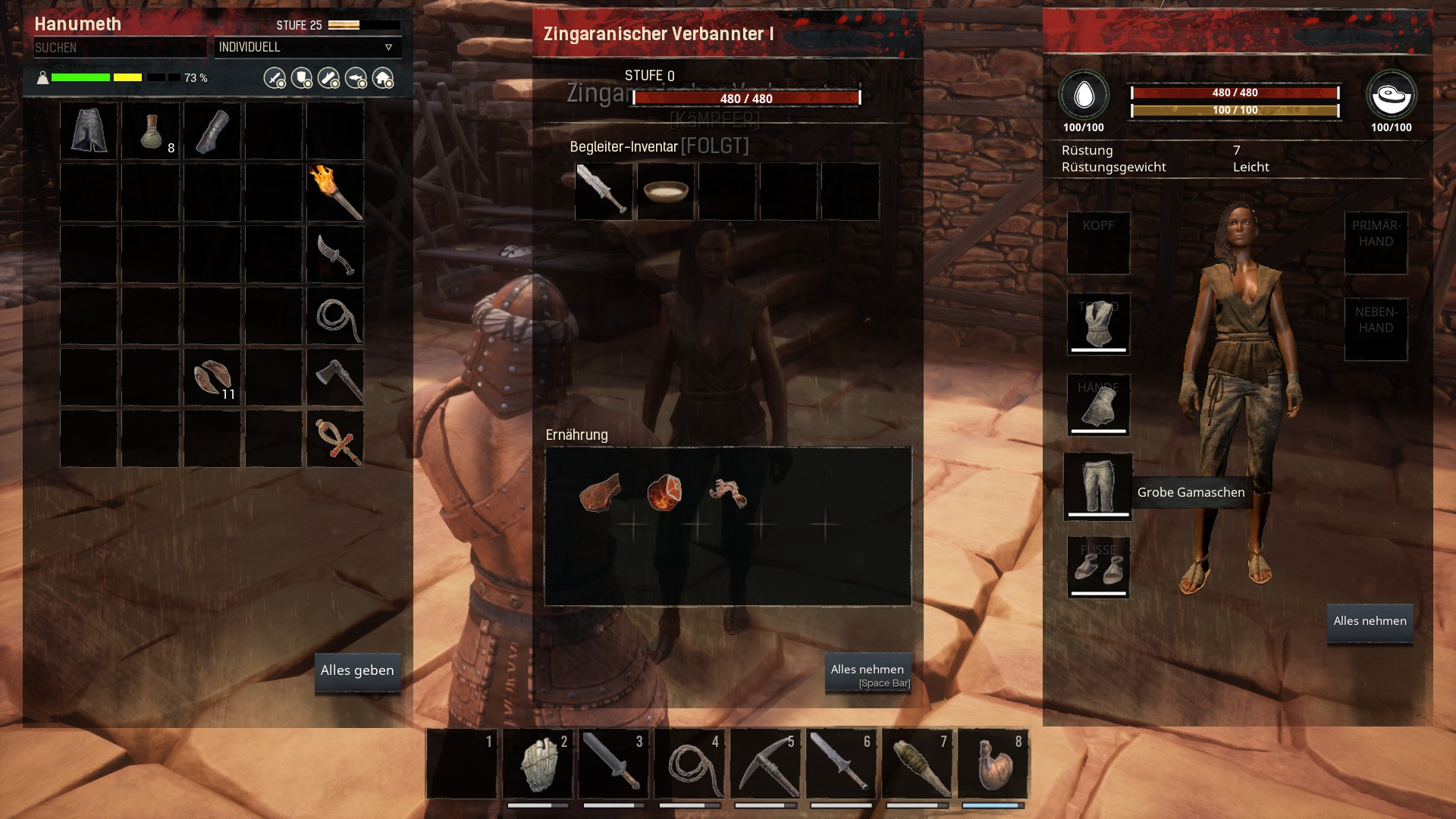Click the SUCHEN search field

click(x=120, y=48)
